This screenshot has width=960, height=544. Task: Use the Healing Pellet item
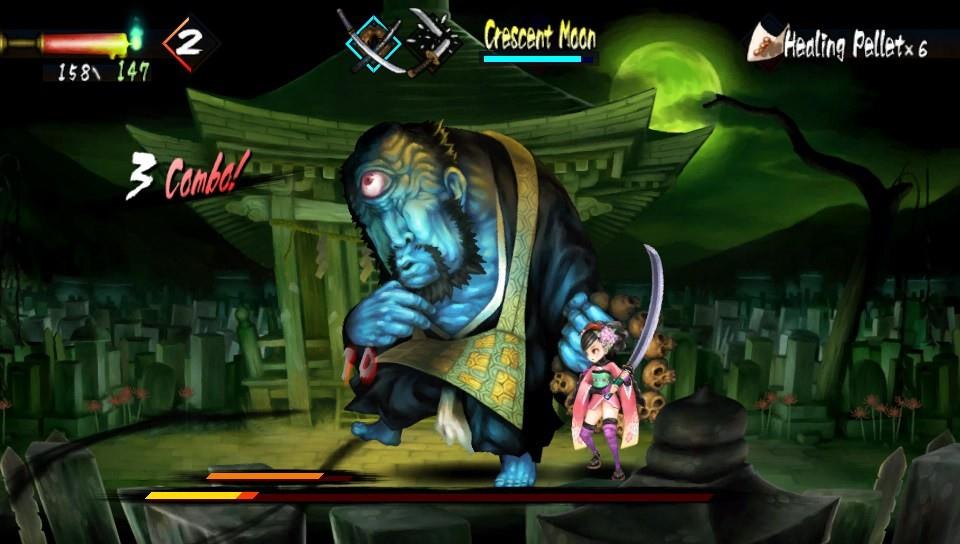point(838,44)
